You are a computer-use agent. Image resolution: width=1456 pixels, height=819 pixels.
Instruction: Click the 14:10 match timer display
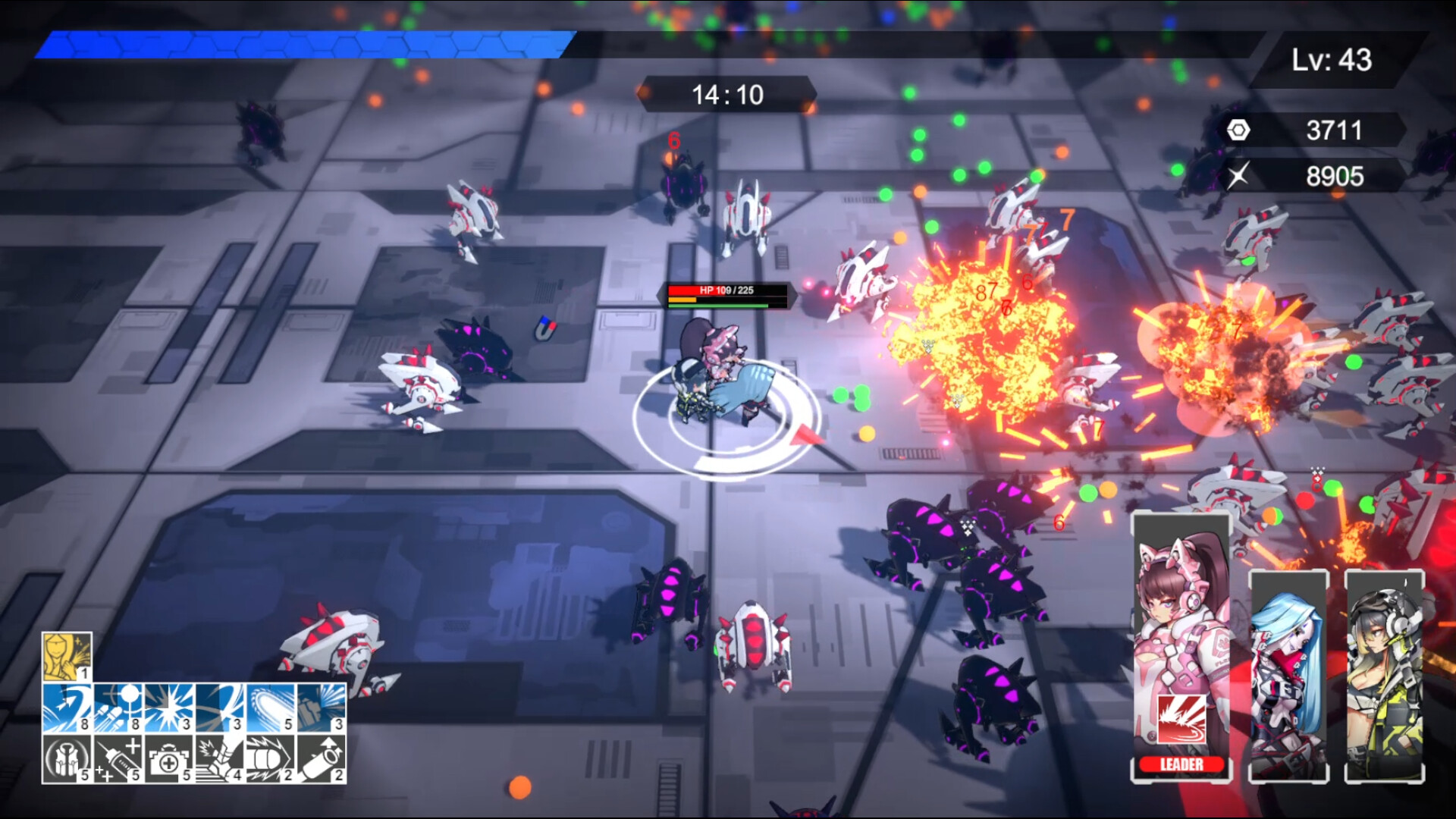728,94
